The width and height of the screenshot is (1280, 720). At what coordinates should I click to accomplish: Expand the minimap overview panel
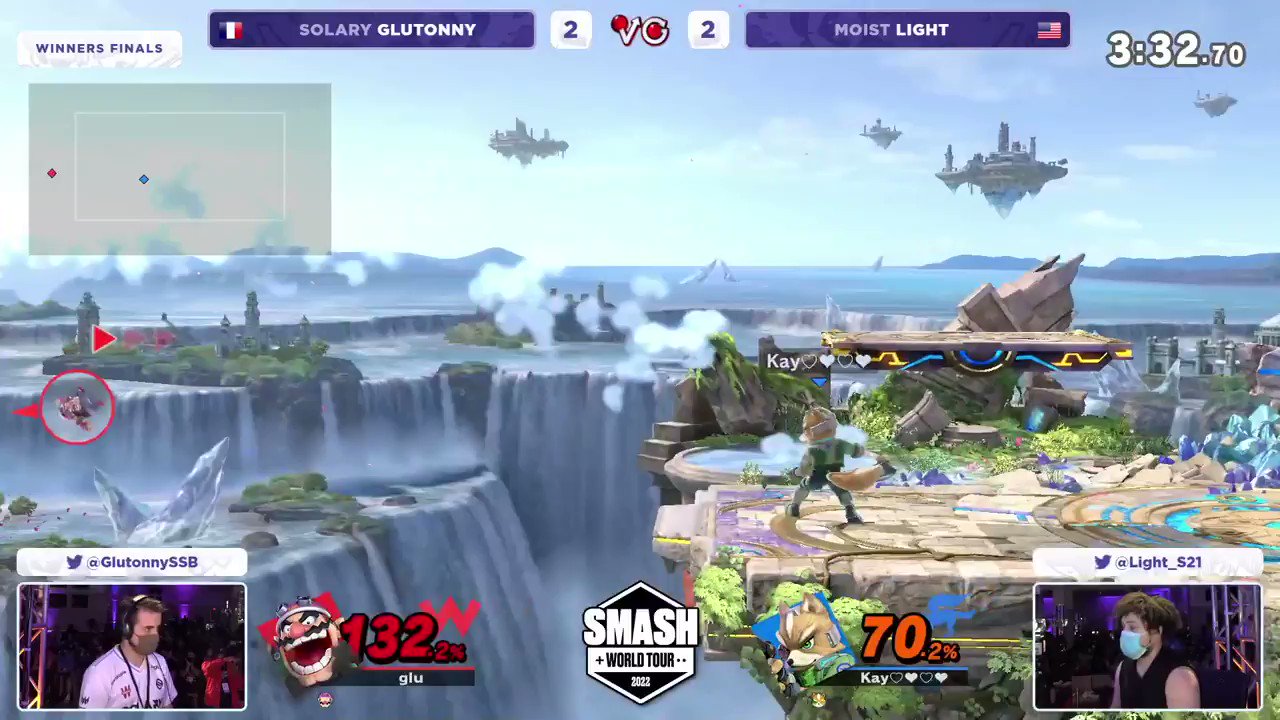pyautogui.click(x=179, y=170)
